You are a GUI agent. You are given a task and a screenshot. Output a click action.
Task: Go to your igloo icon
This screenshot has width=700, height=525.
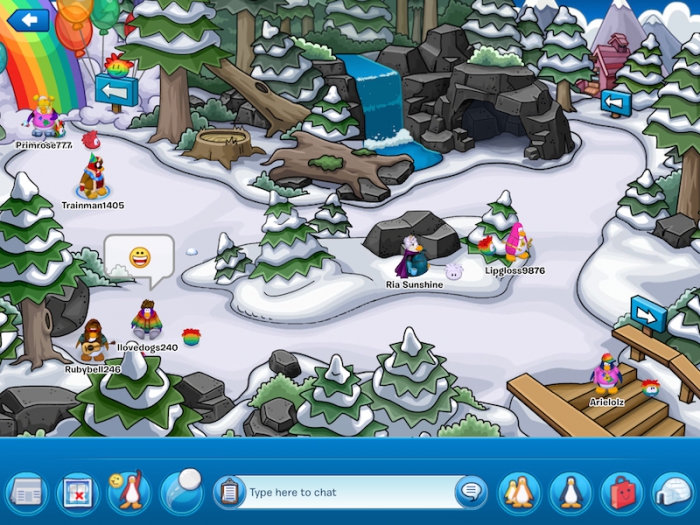pyautogui.click(x=673, y=492)
